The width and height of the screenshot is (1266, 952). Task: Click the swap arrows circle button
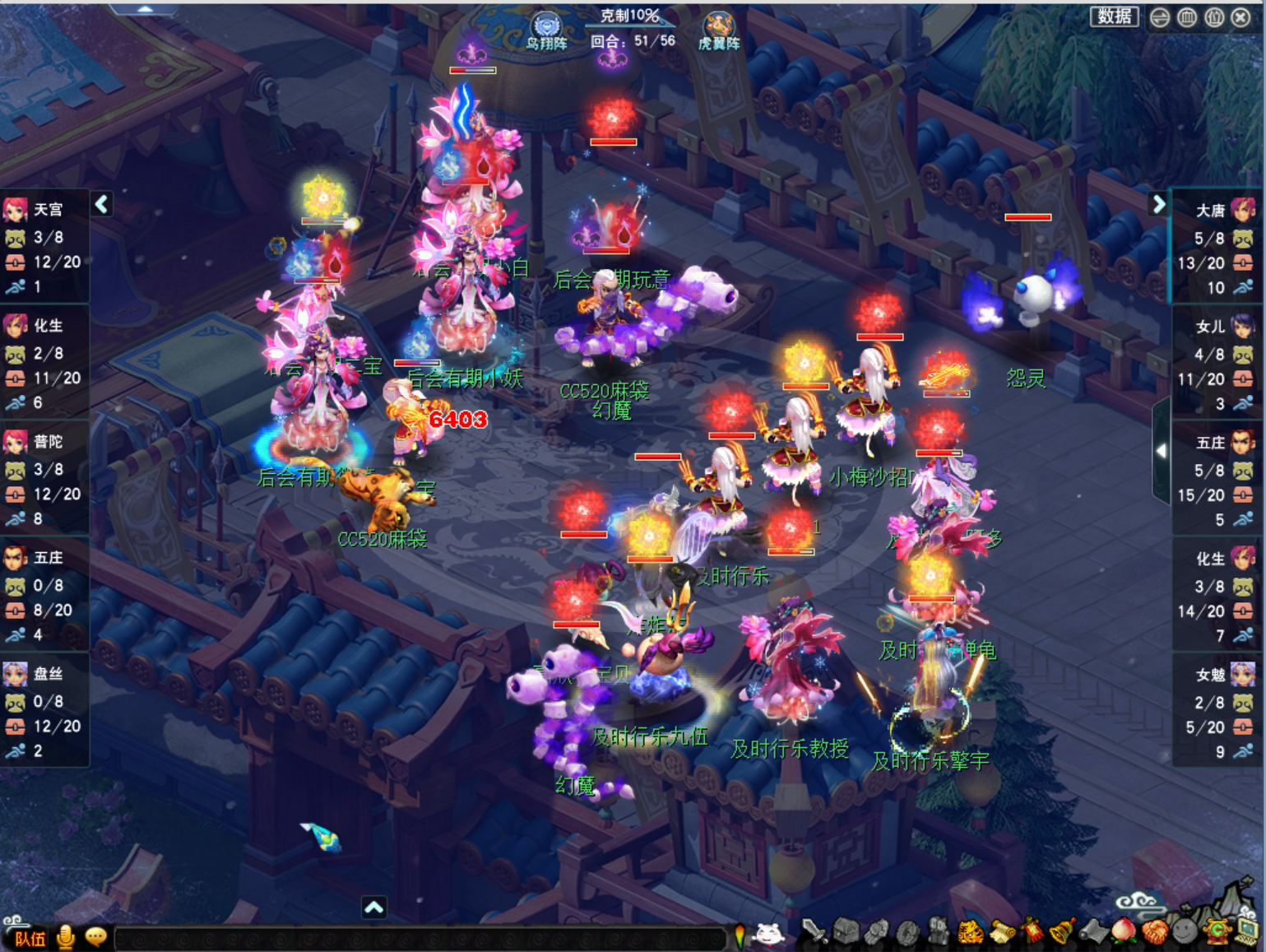coord(1160,17)
